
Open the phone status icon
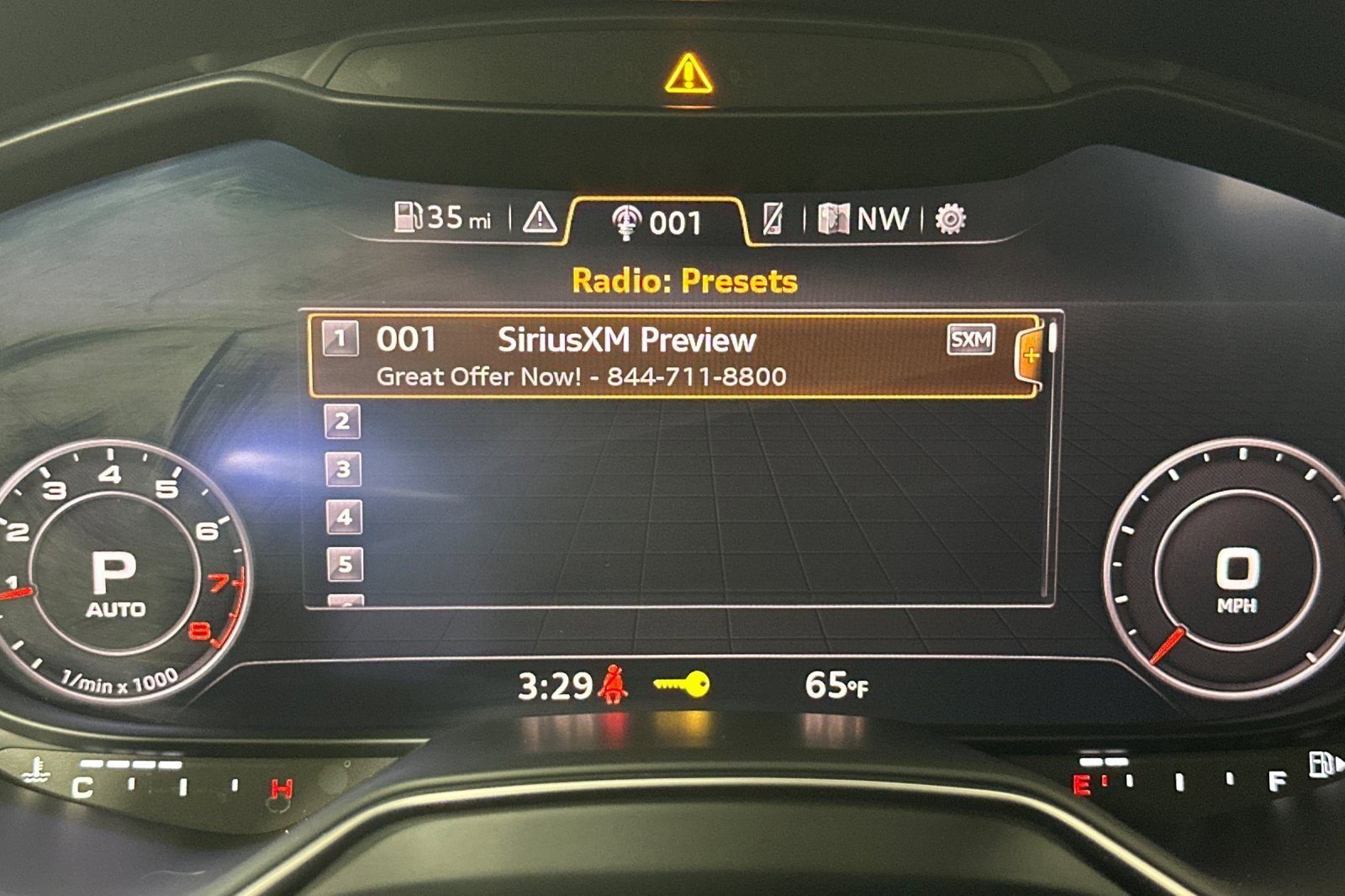pyautogui.click(x=773, y=220)
